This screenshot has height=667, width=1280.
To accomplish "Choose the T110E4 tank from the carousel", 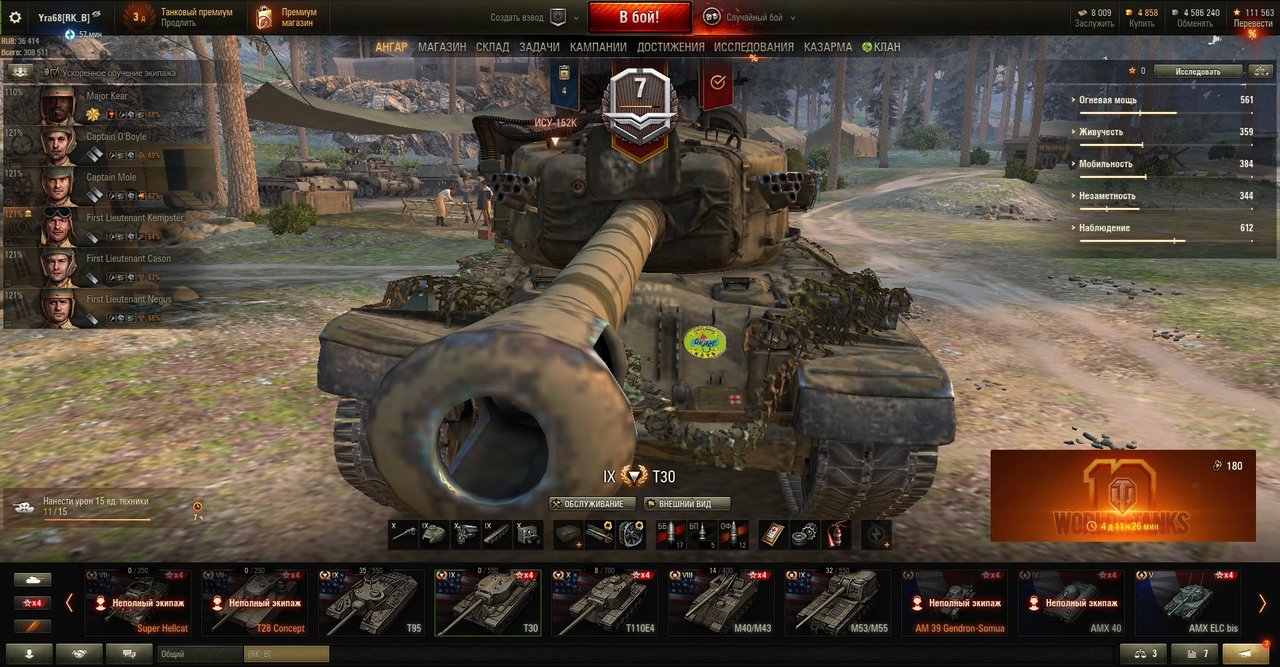I will 604,603.
